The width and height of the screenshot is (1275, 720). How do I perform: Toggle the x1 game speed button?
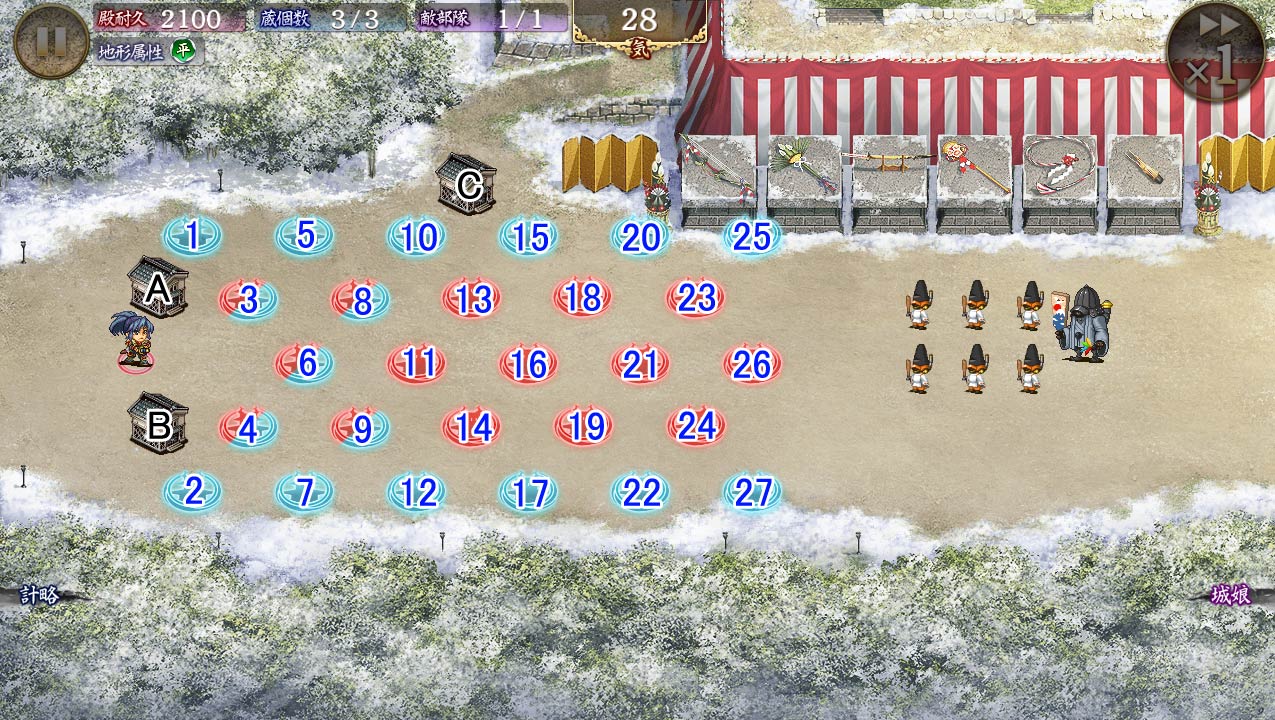click(x=1216, y=52)
